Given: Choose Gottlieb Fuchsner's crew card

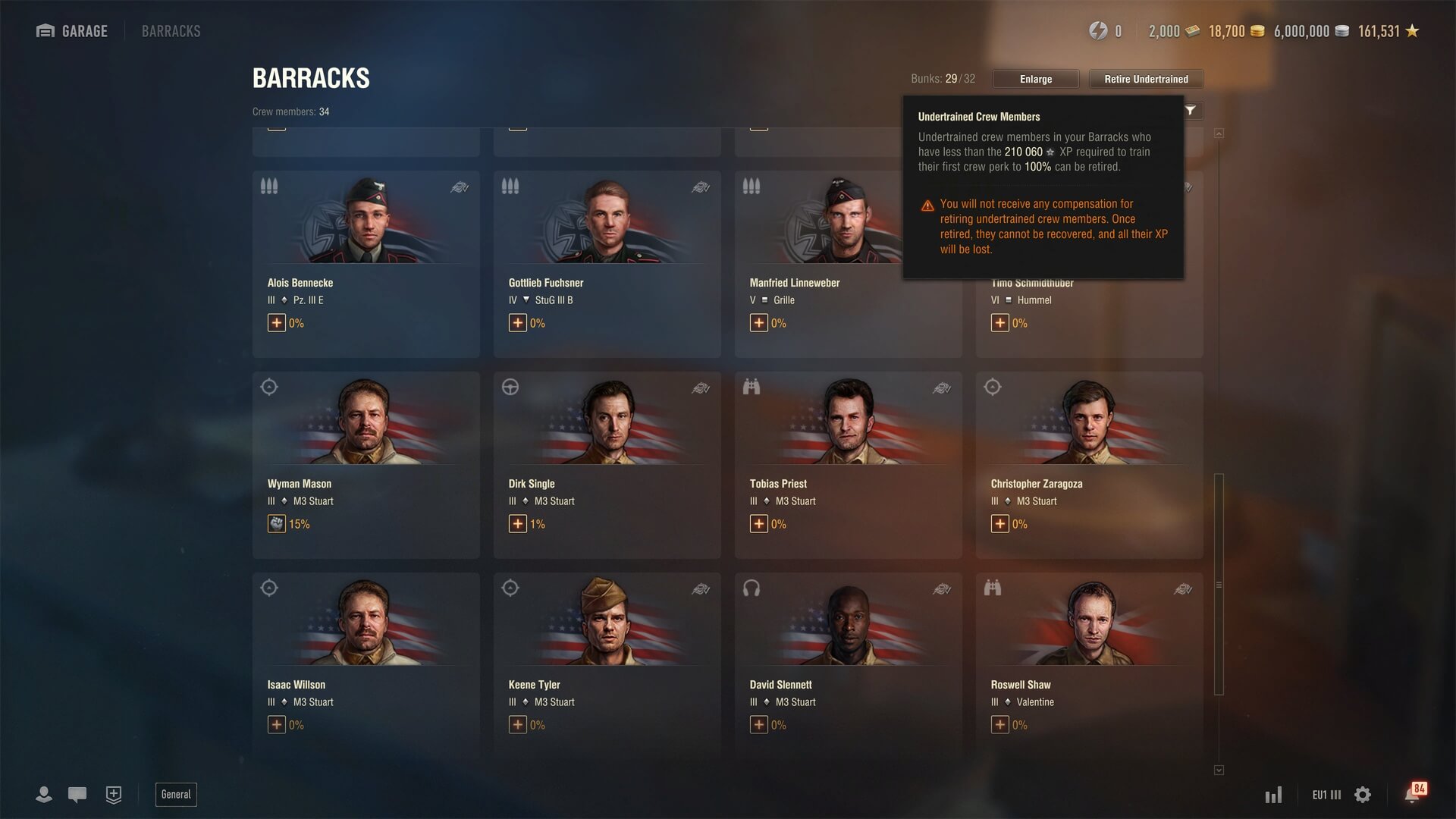Looking at the screenshot, I should click(x=607, y=263).
